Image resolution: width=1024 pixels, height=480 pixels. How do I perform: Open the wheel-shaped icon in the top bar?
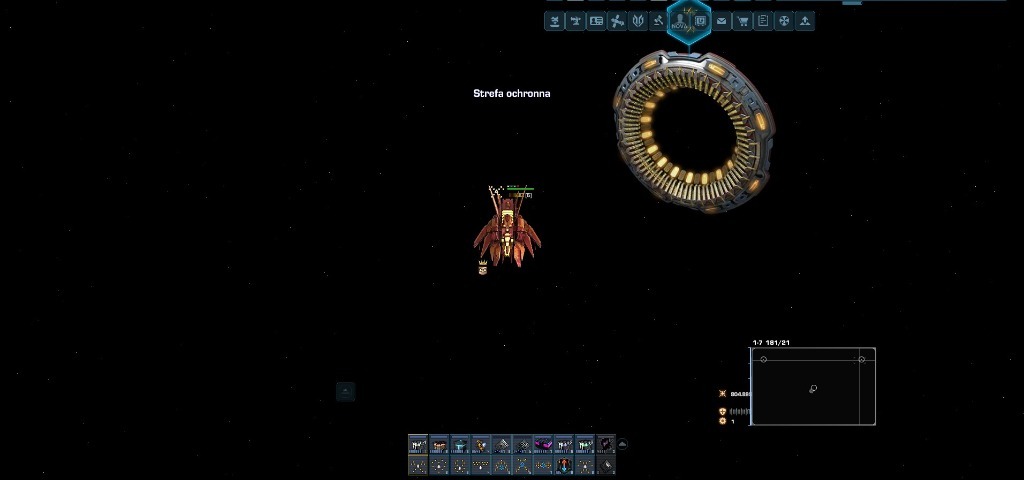coord(784,21)
